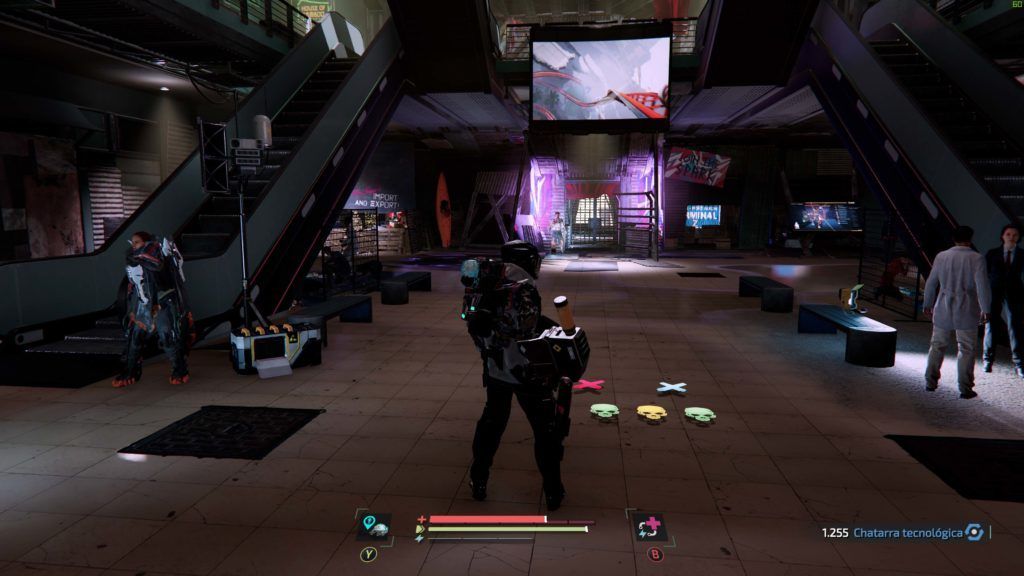Activate the pink cross healing ability icon
Screen dimensions: 1024x576
click(648, 526)
